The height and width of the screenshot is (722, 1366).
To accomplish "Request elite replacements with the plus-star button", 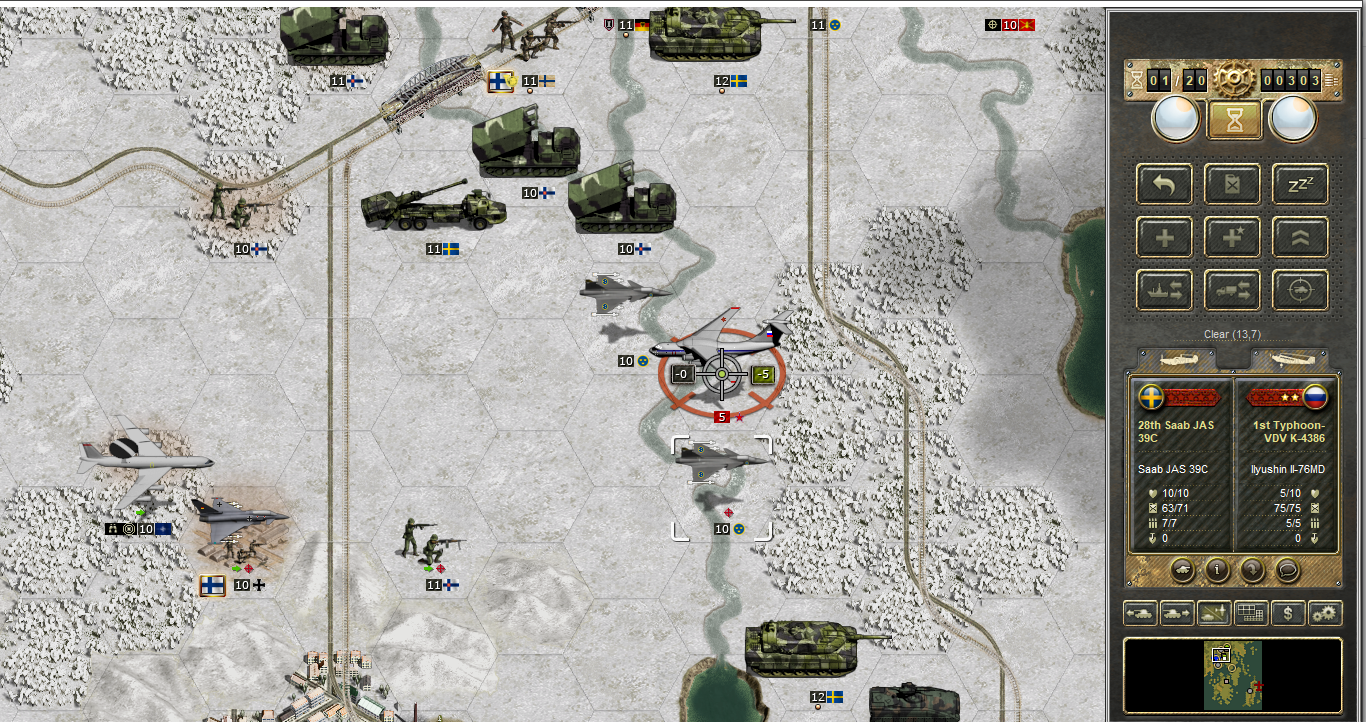I will tap(1232, 238).
